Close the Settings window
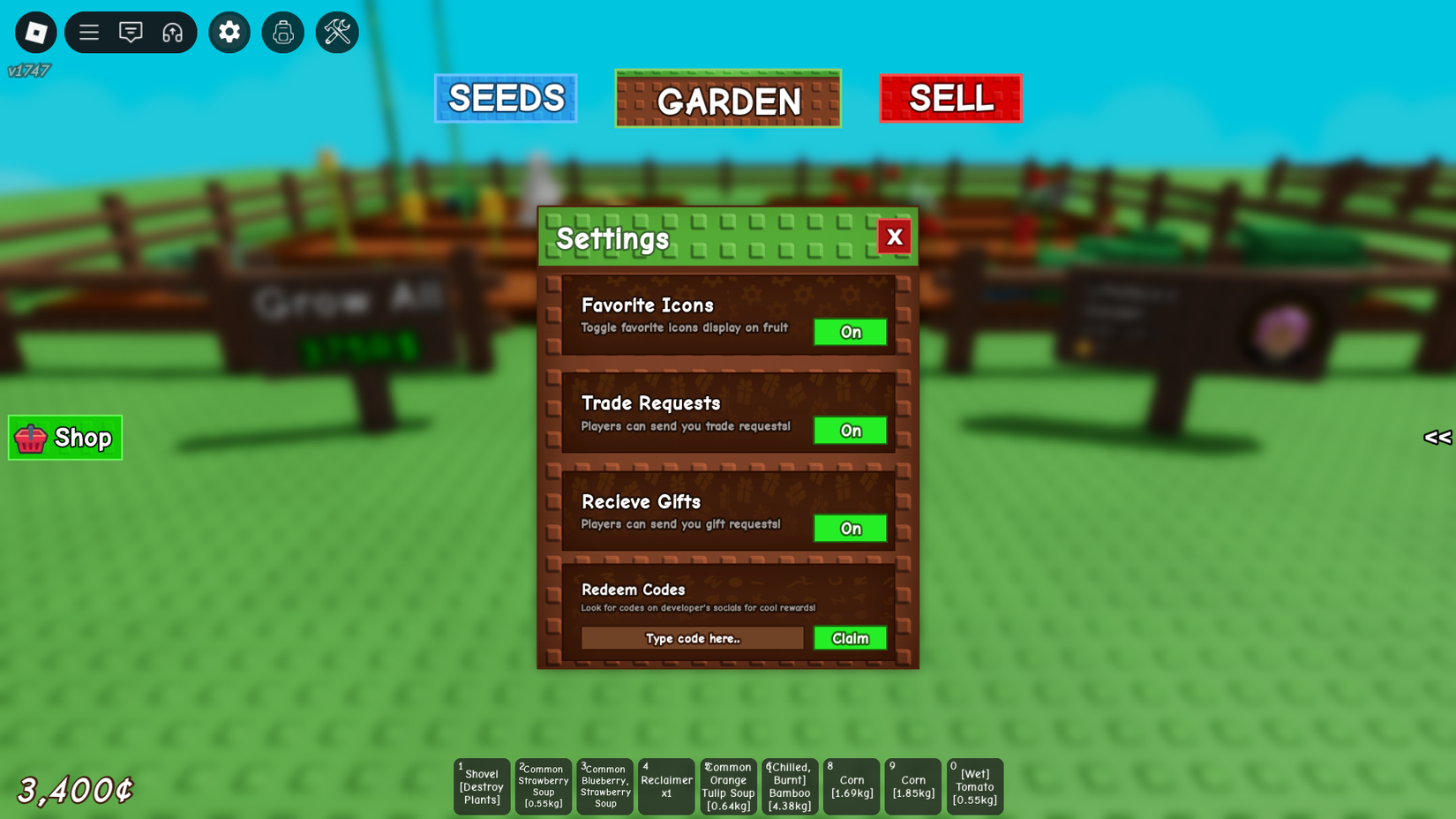Screen dimensions: 1456x819 [894, 237]
